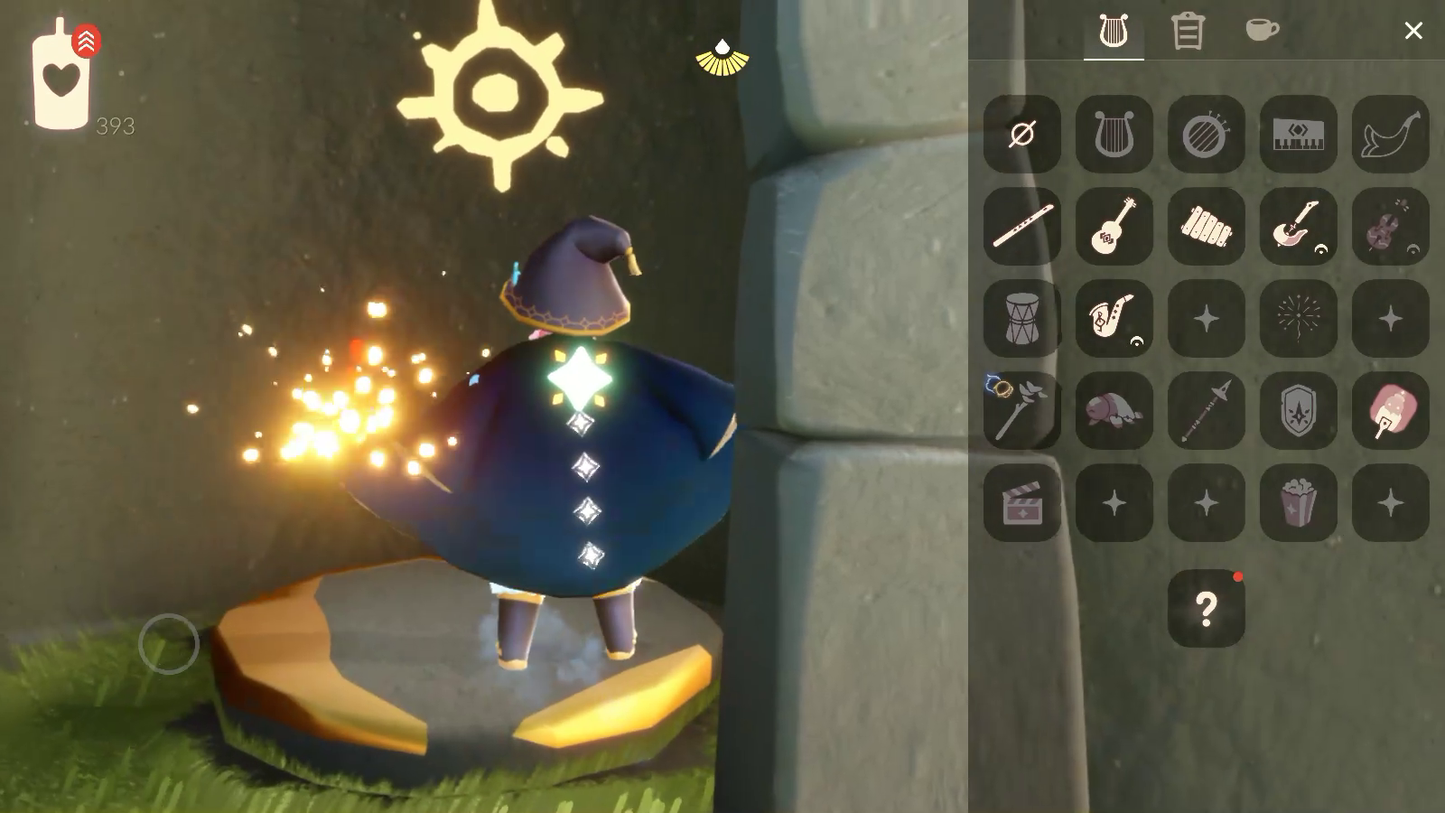This screenshot has width=1445, height=813.
Task: Select the acoustic guitar slot
Action: (x=1114, y=226)
